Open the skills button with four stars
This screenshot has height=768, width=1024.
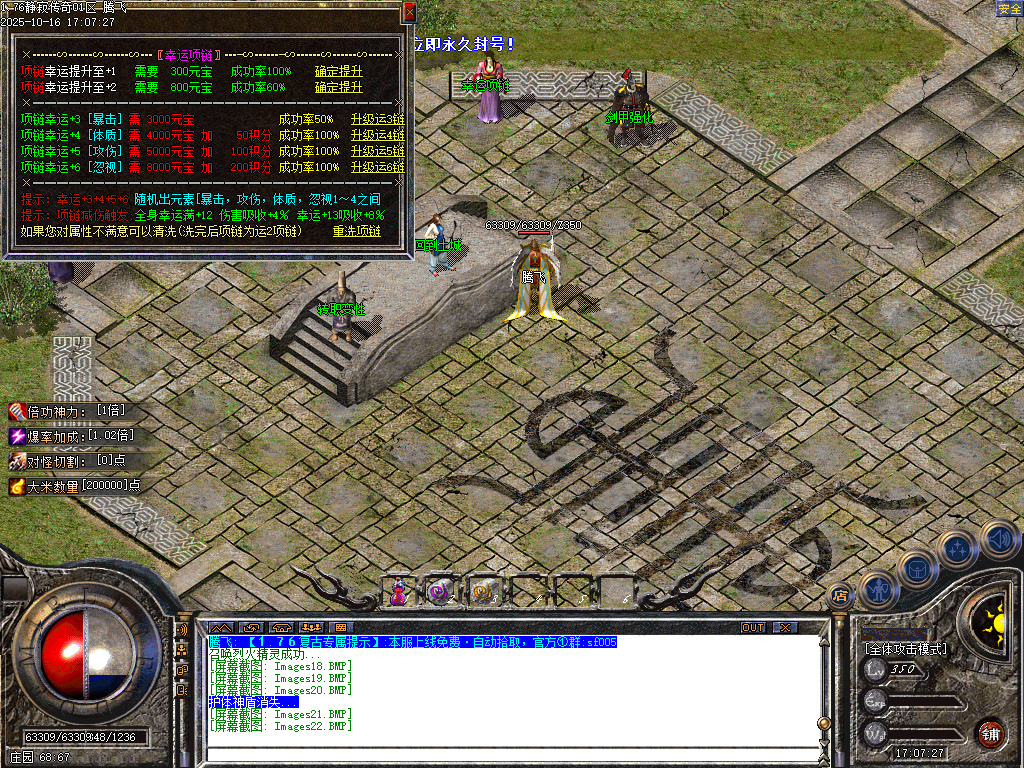[x=957, y=548]
